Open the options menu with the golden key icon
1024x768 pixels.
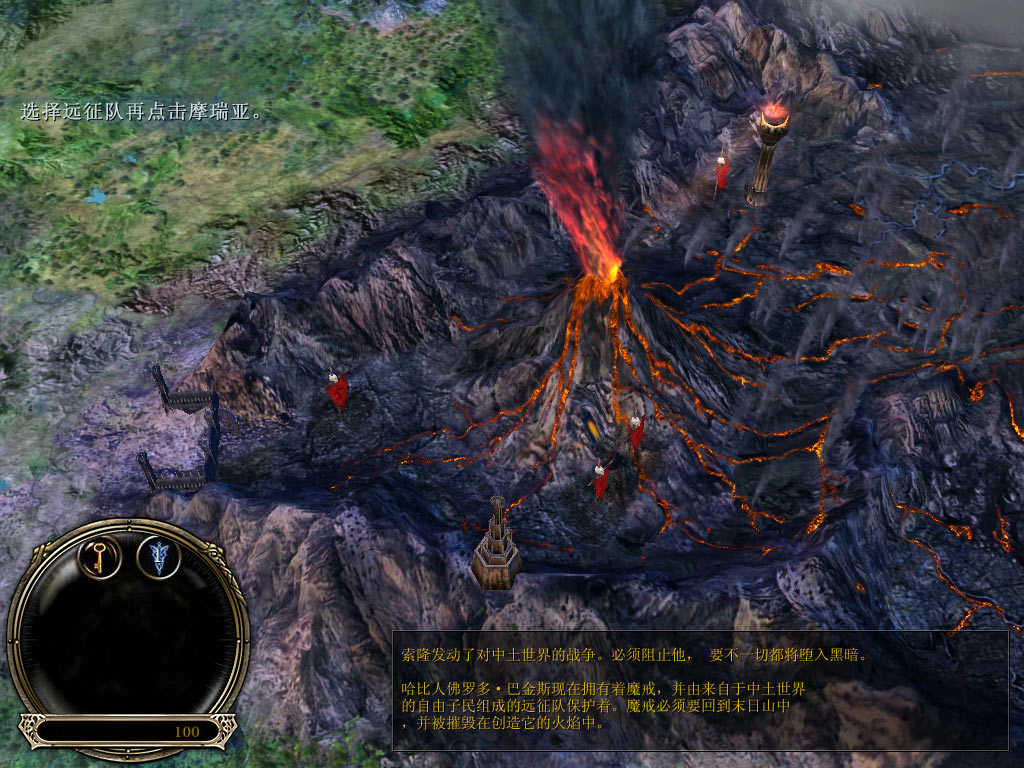coord(100,557)
